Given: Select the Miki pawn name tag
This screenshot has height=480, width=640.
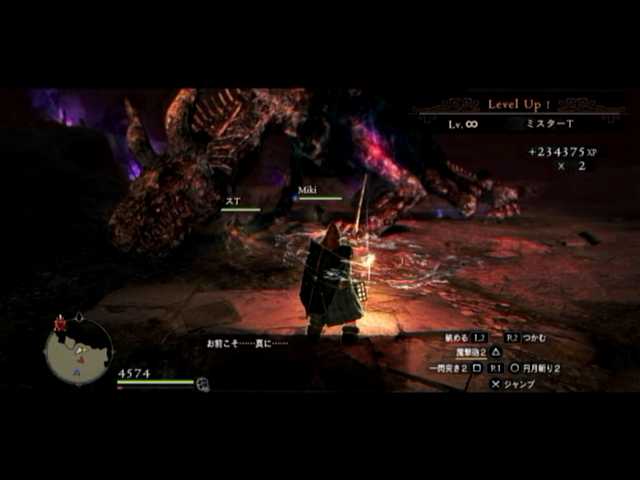Looking at the screenshot, I should pyautogui.click(x=307, y=189).
